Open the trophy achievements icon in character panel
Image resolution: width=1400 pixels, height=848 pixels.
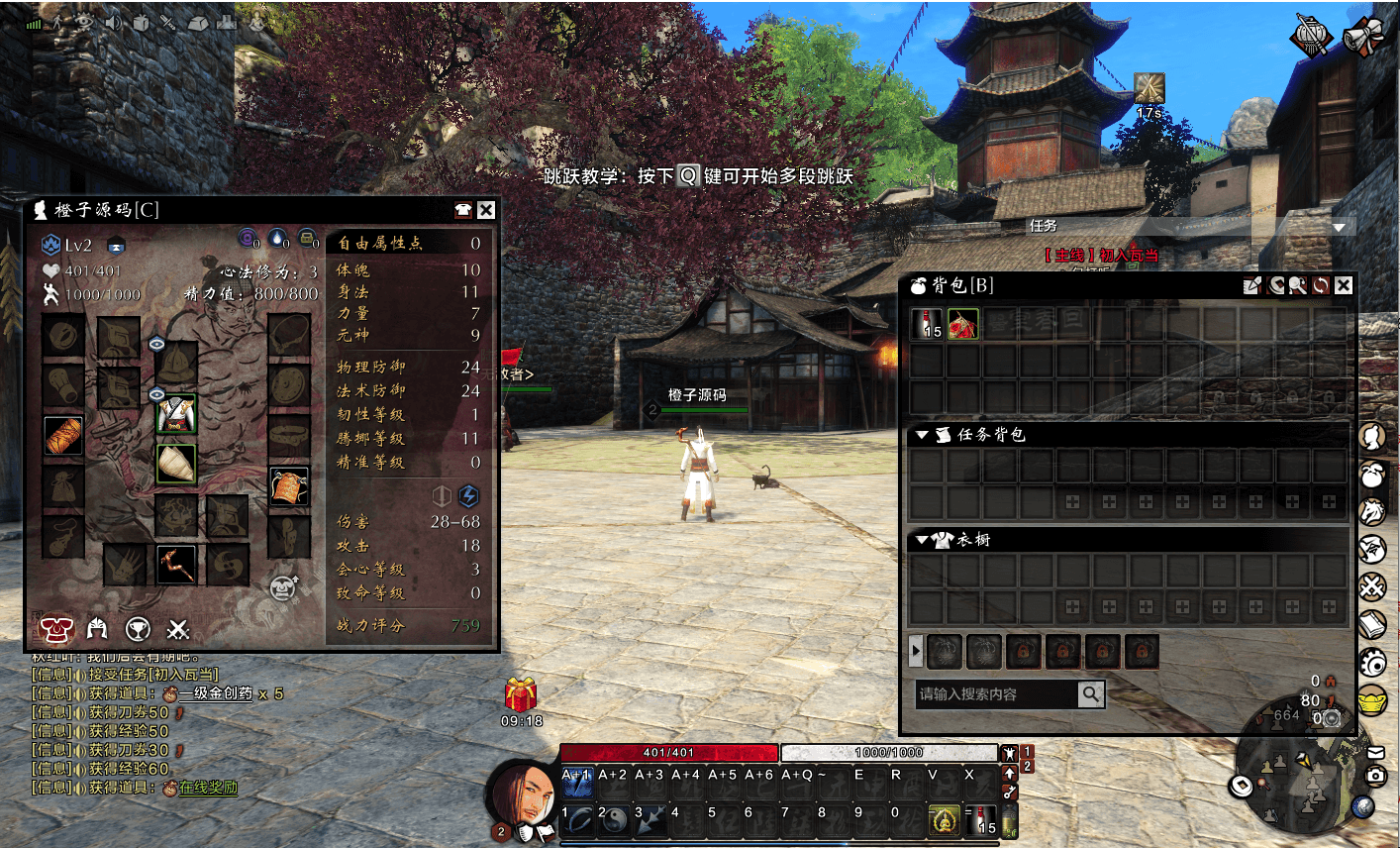(138, 629)
